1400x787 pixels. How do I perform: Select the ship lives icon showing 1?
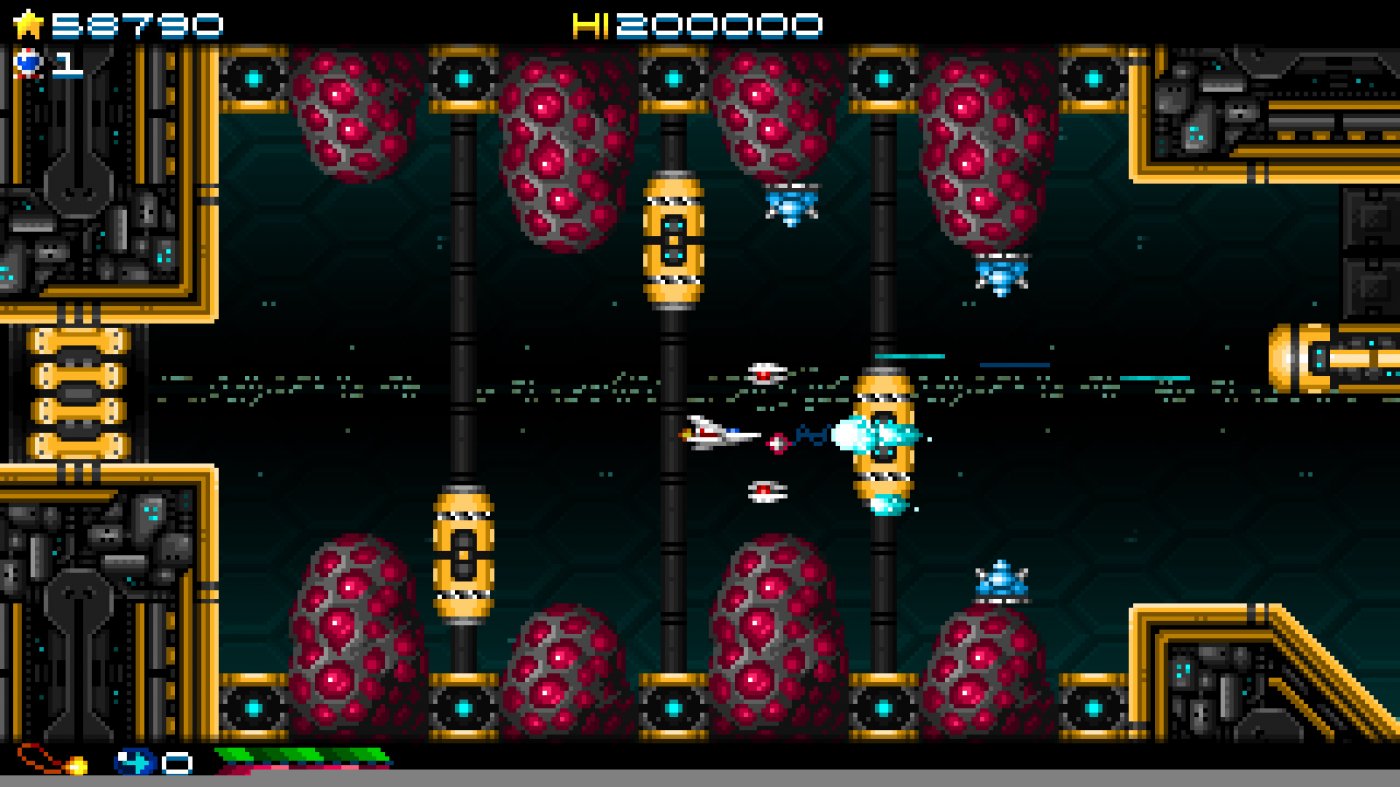point(30,63)
